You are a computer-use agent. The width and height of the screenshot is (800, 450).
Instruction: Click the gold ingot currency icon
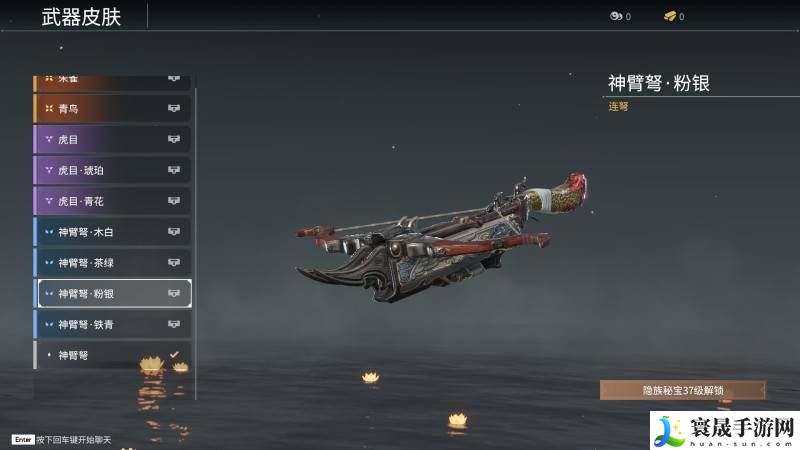coord(669,16)
